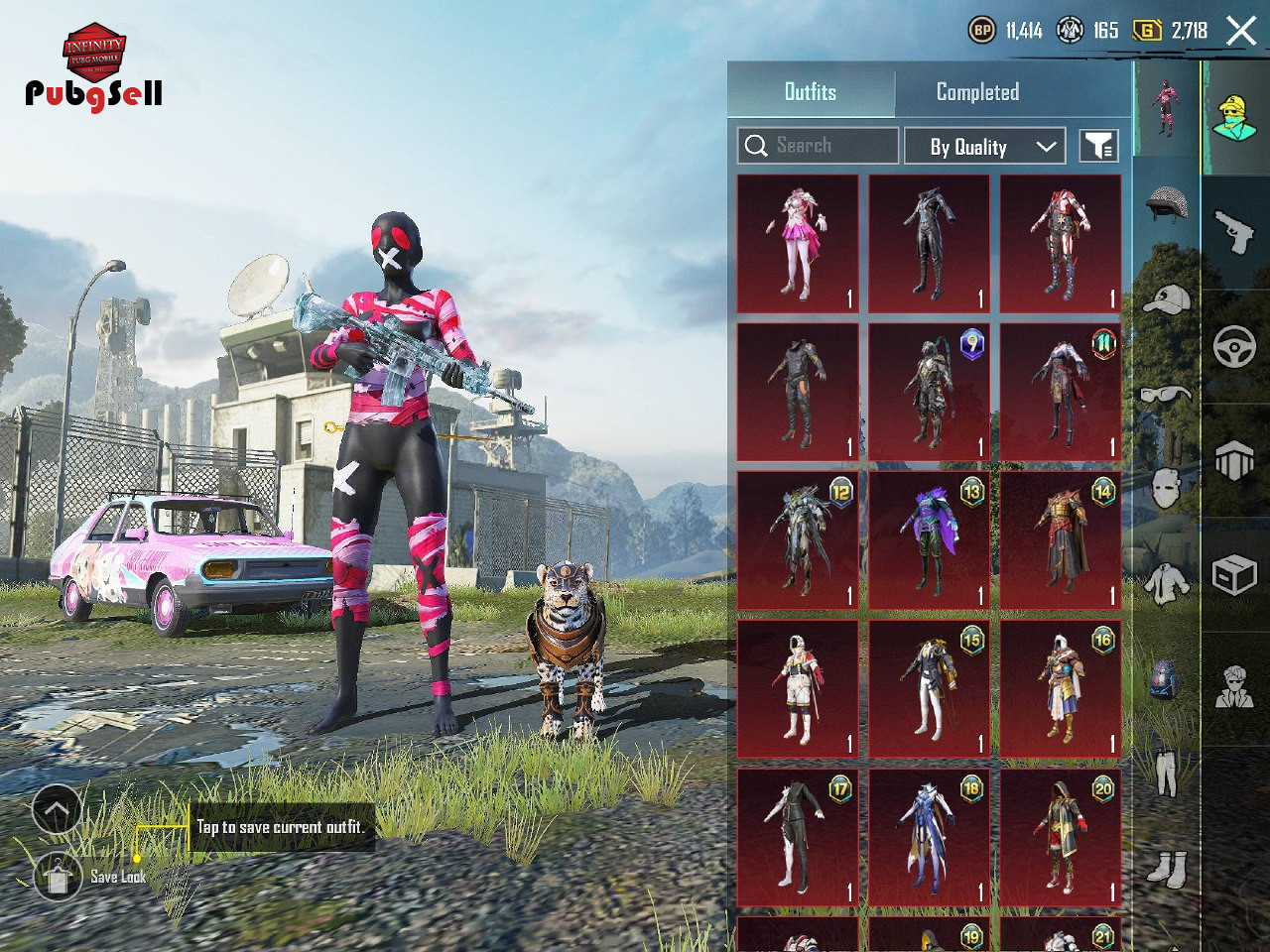
Task: Open the outfit filter button
Action: (1098, 147)
